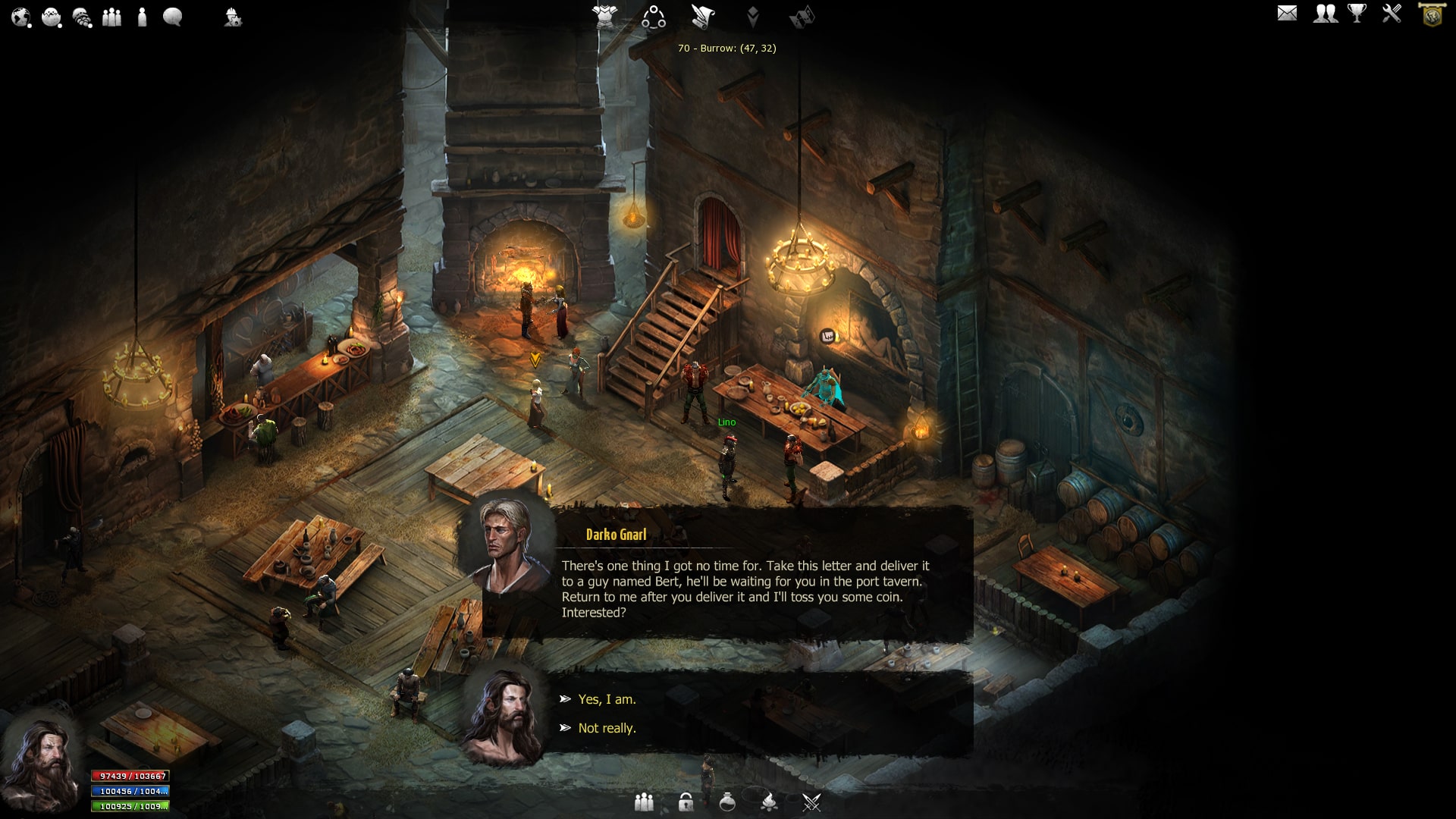
Task: Click the cracked egg icon
Action: [x=52, y=17]
